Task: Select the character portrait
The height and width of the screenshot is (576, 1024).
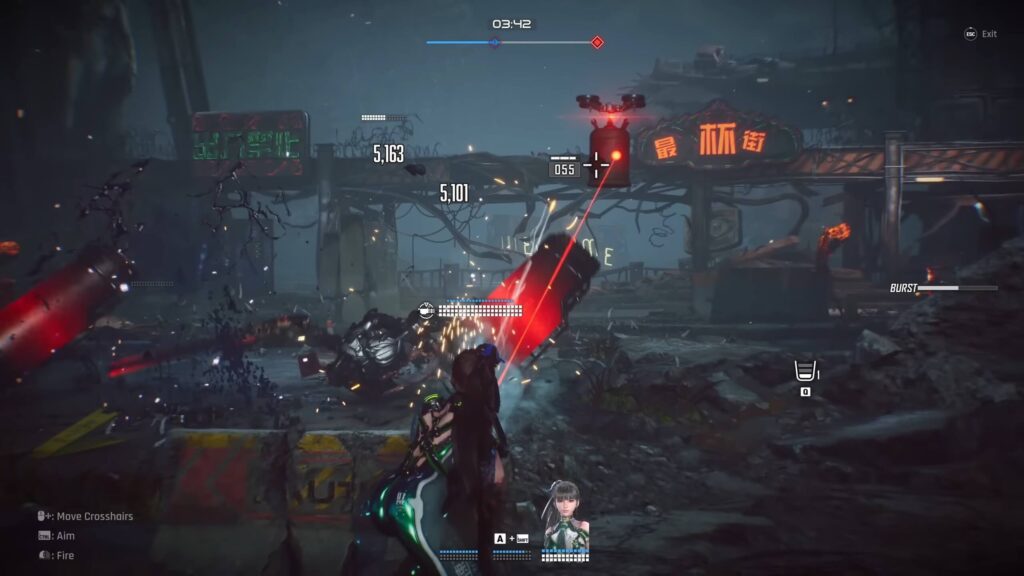Action: 566,516
